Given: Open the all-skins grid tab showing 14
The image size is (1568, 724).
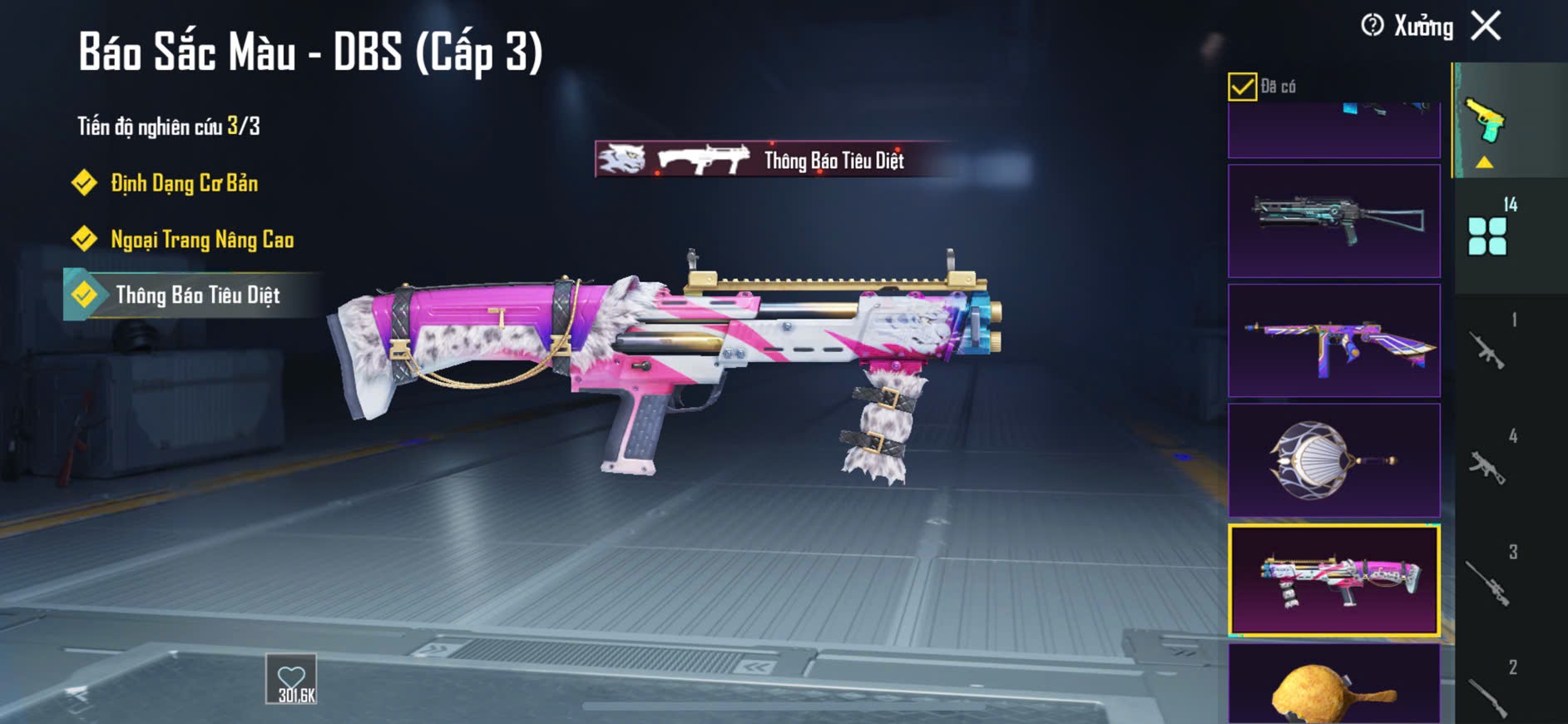Looking at the screenshot, I should (1488, 236).
